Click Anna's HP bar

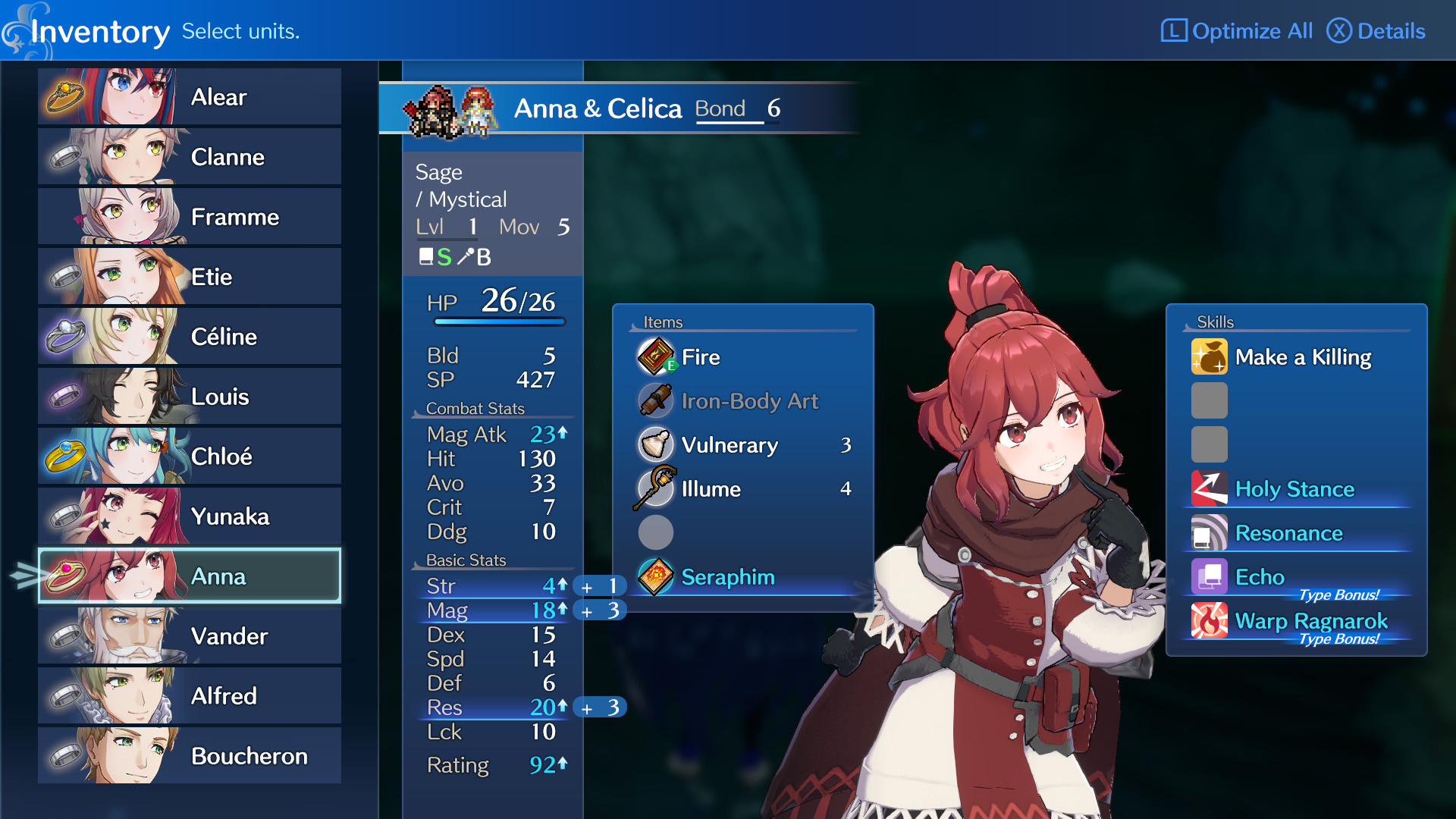[500, 320]
